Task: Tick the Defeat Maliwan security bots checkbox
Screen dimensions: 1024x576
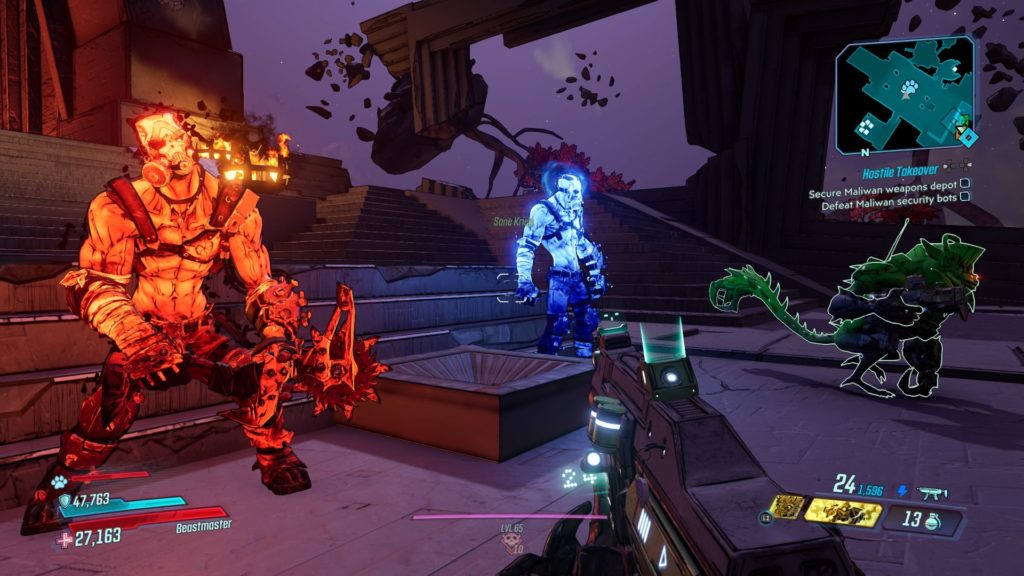Action: [x=965, y=197]
